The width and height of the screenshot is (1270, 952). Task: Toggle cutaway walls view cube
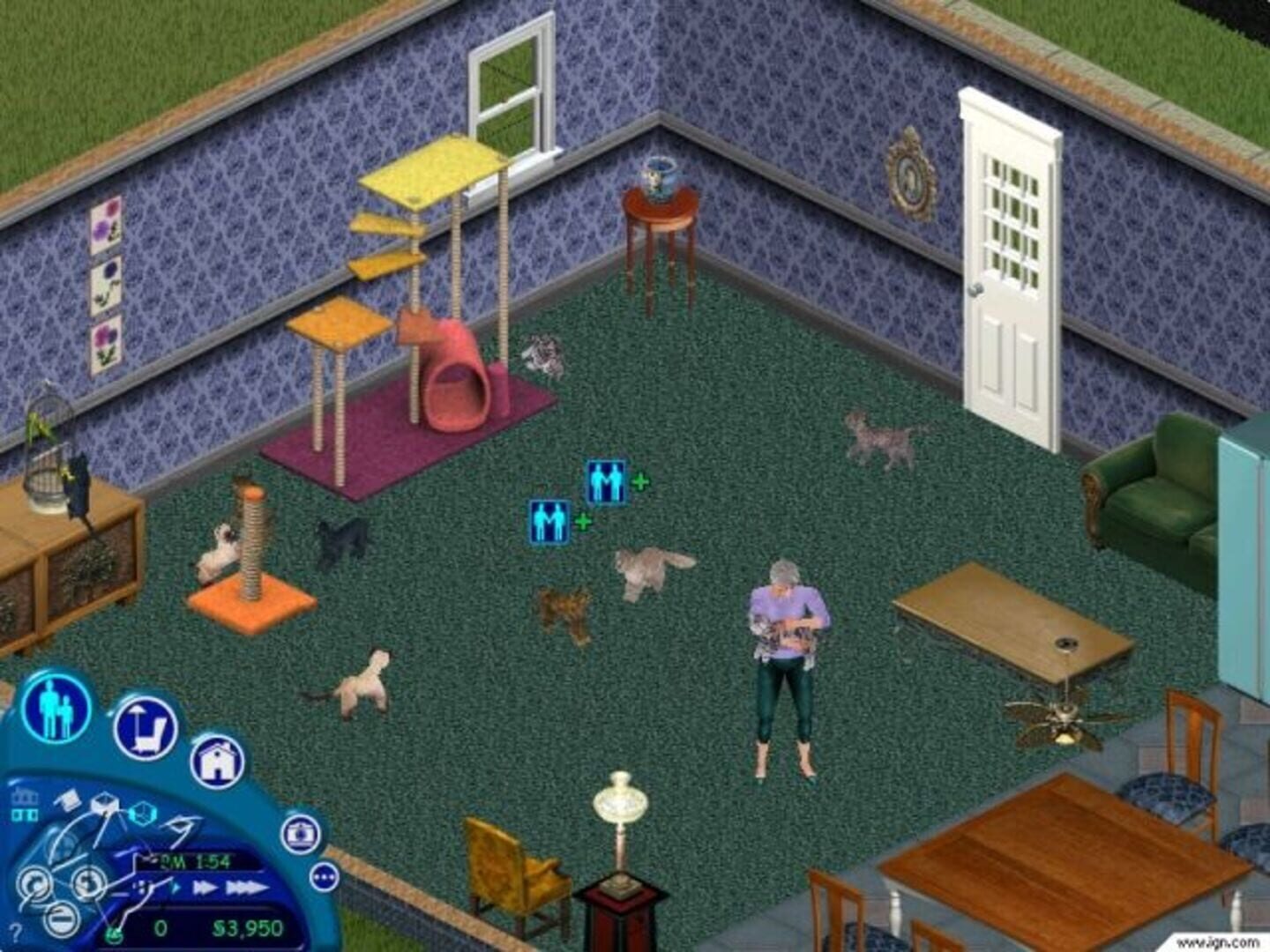(104, 804)
